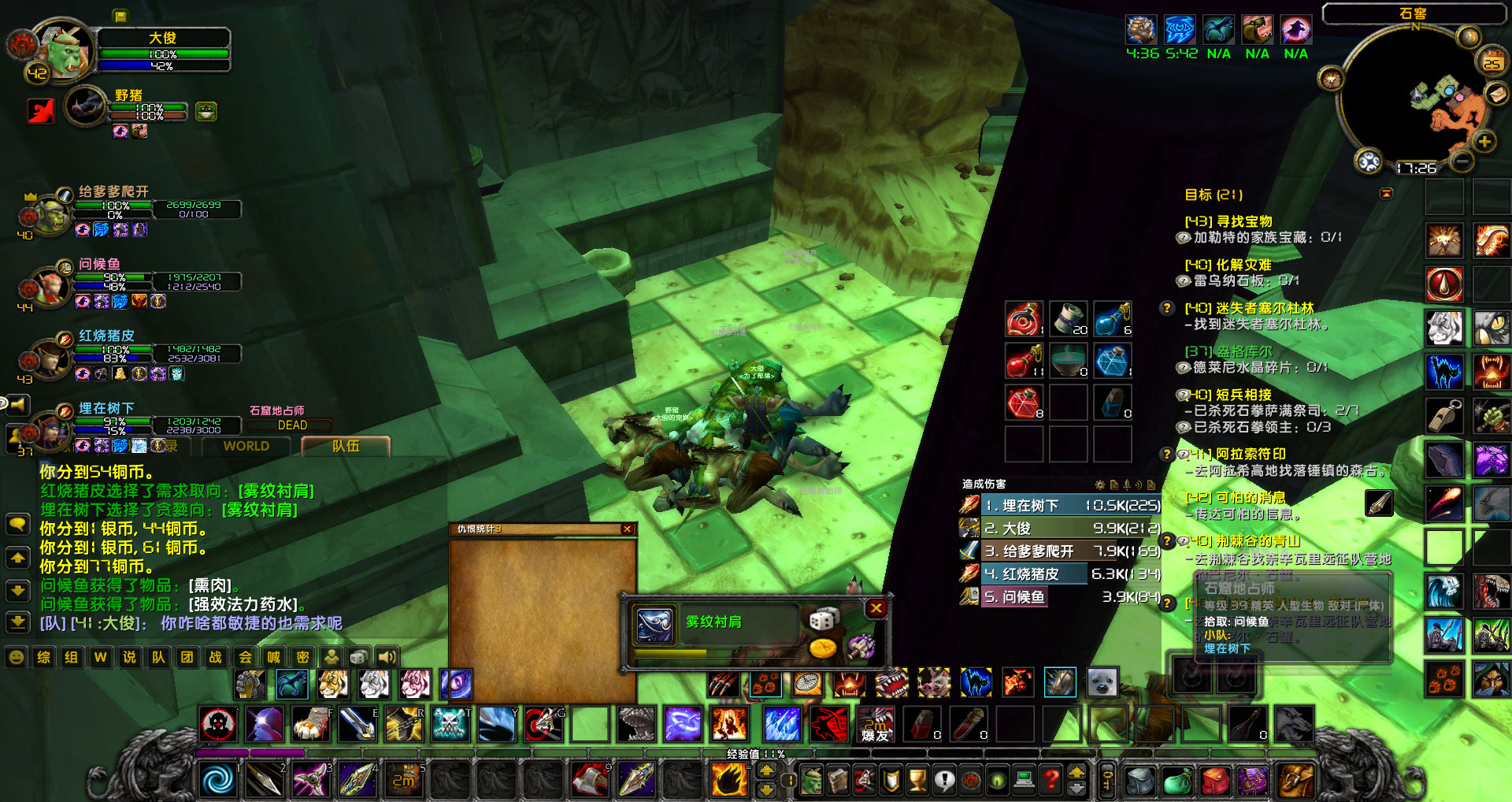Switch to the 队伍 chat tab
The width and height of the screenshot is (1512, 802).
click(x=345, y=446)
